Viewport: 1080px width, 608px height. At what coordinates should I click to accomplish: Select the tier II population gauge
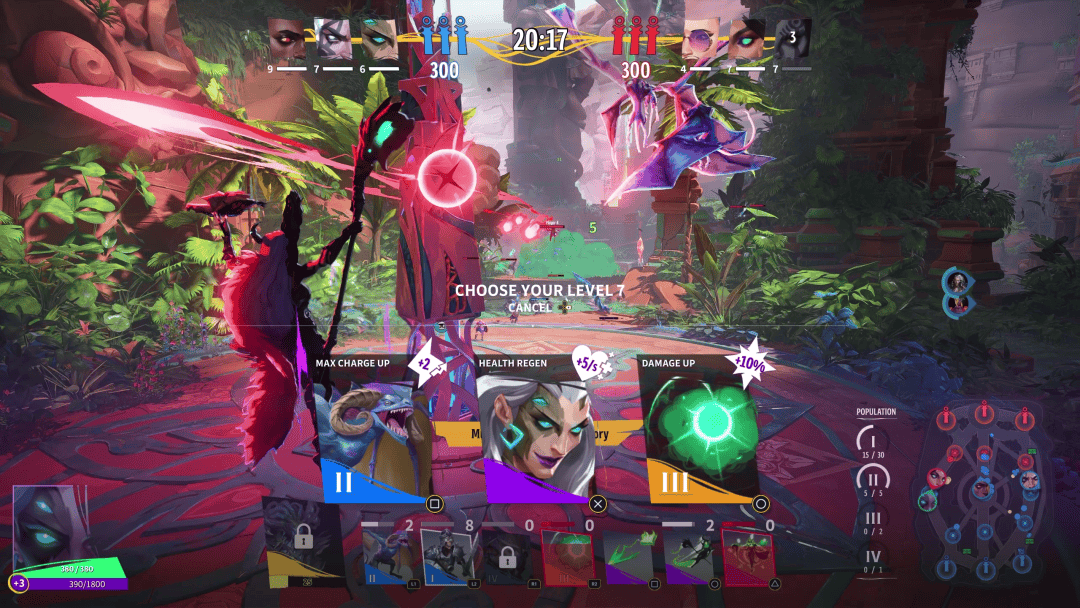tap(873, 478)
